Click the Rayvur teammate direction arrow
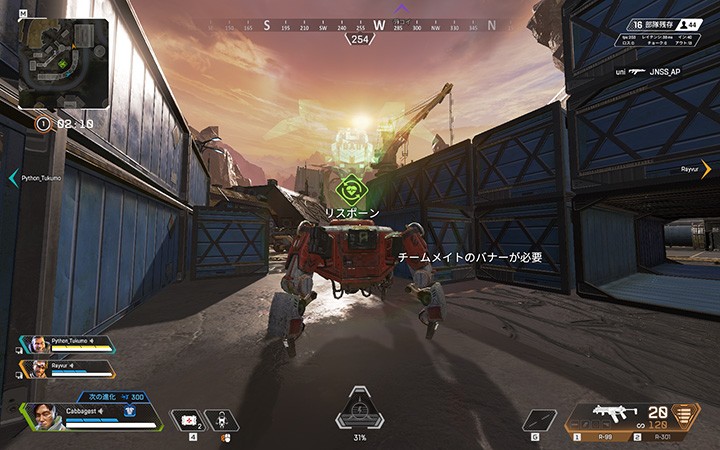The image size is (720, 450). [x=706, y=169]
